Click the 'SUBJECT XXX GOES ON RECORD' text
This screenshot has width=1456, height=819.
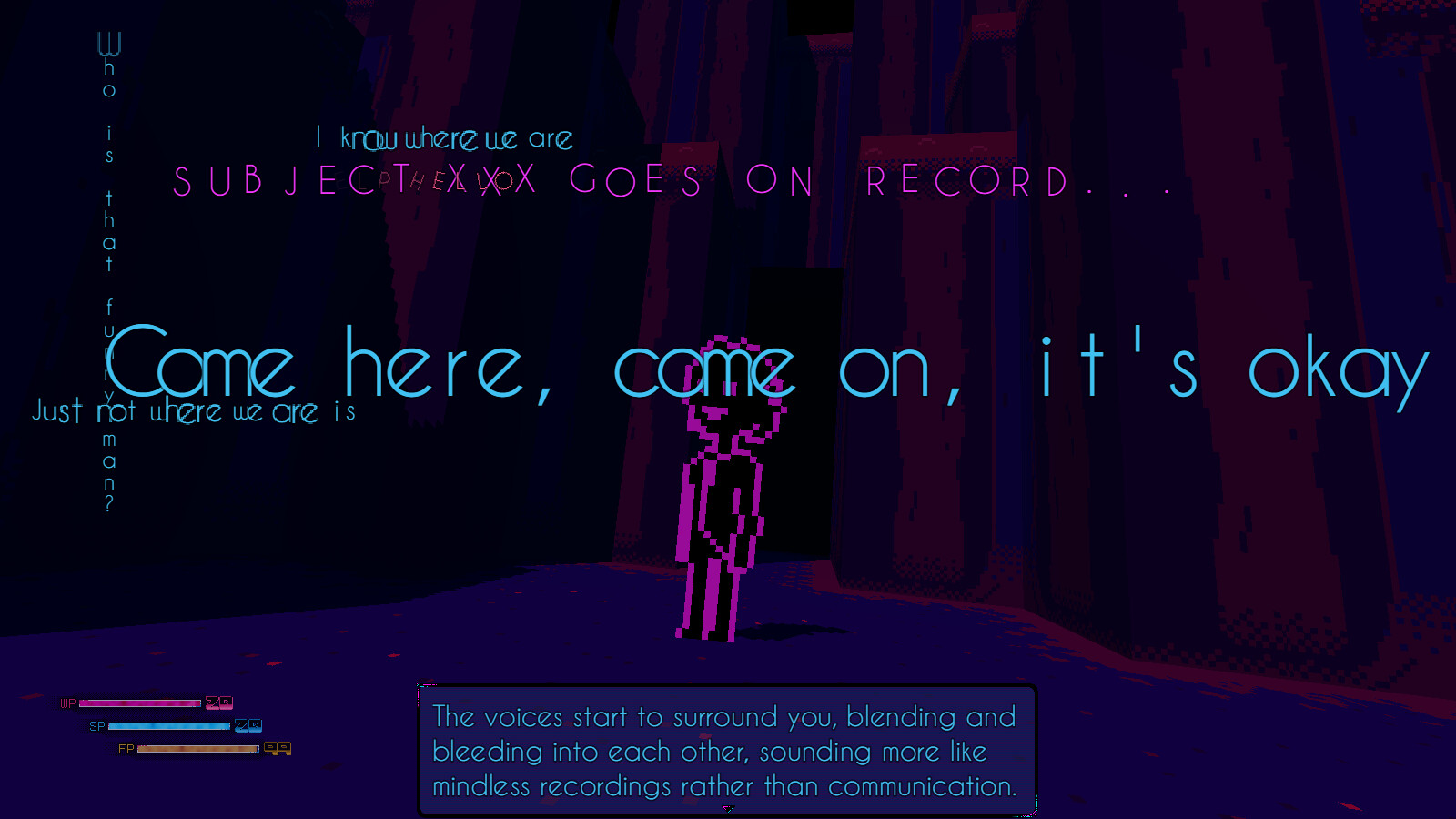tap(673, 182)
